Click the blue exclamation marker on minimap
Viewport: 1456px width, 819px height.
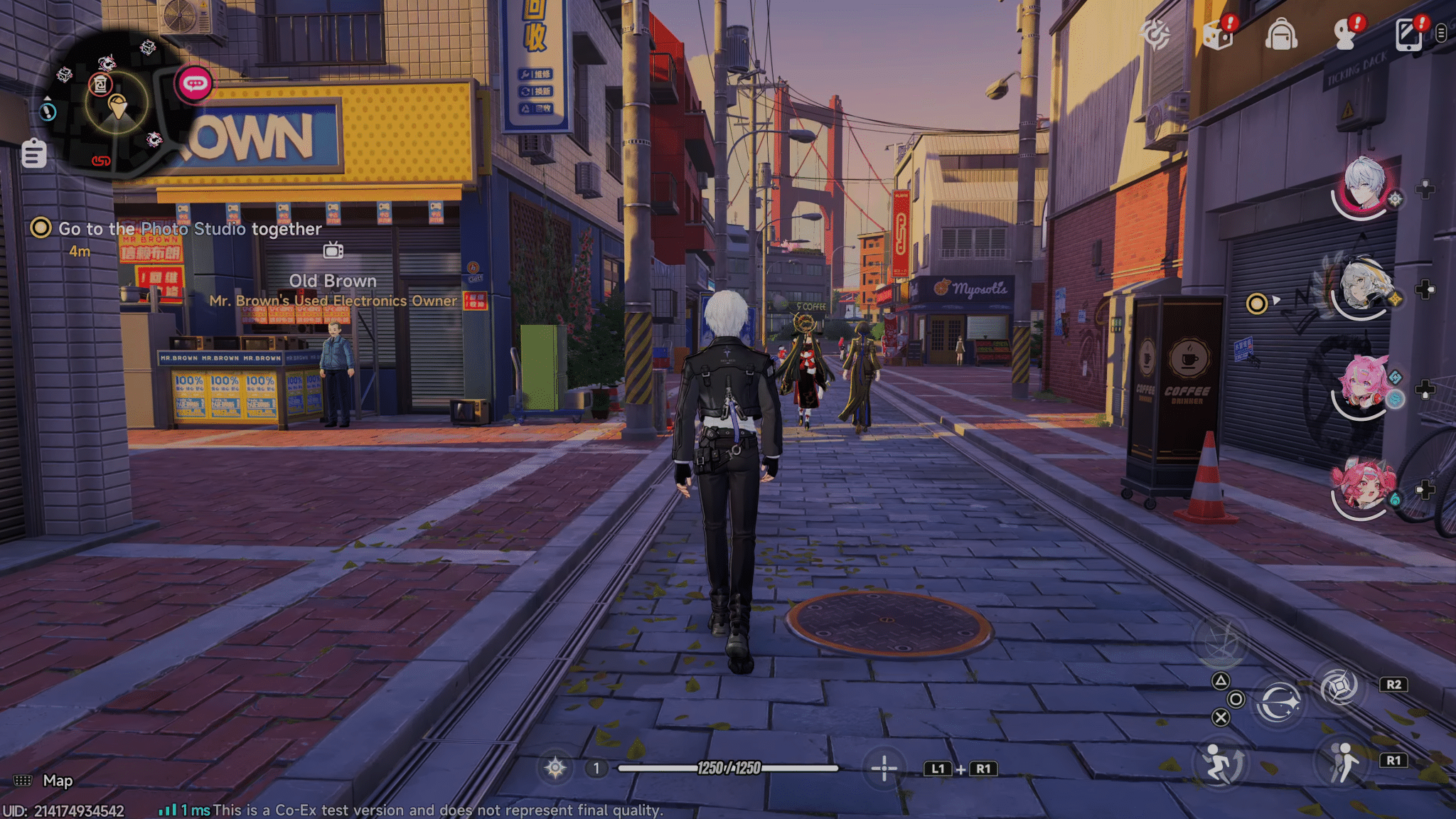click(48, 112)
